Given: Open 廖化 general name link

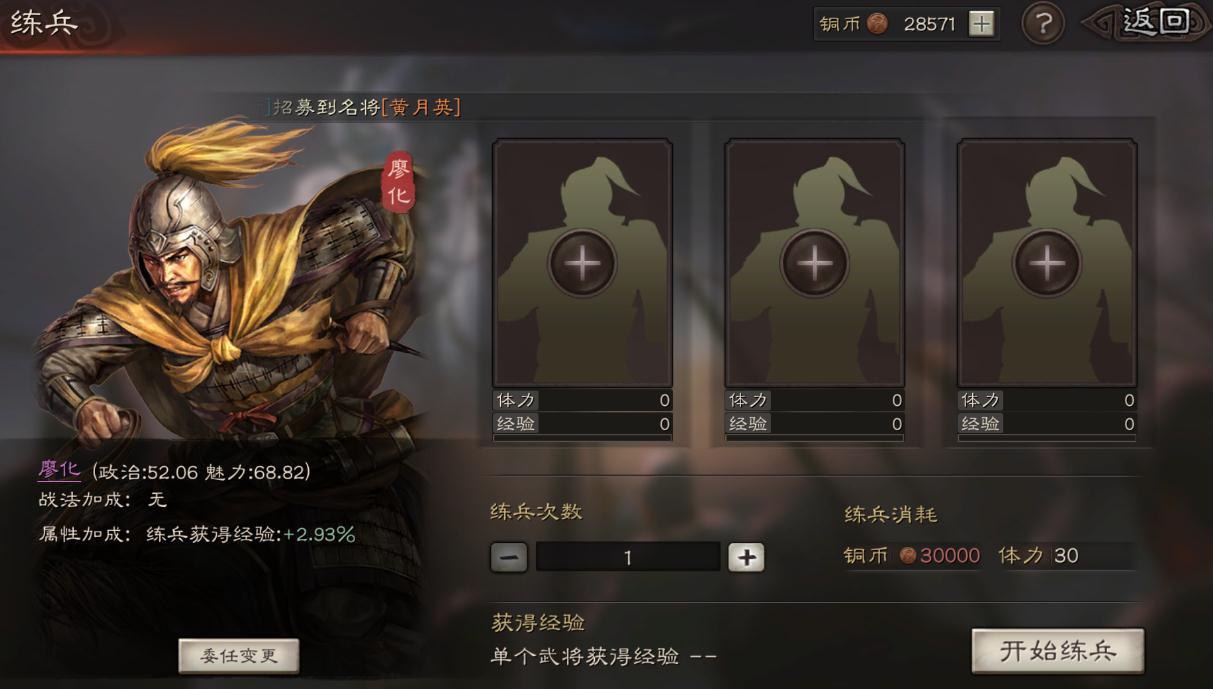Looking at the screenshot, I should pyautogui.click(x=59, y=471).
